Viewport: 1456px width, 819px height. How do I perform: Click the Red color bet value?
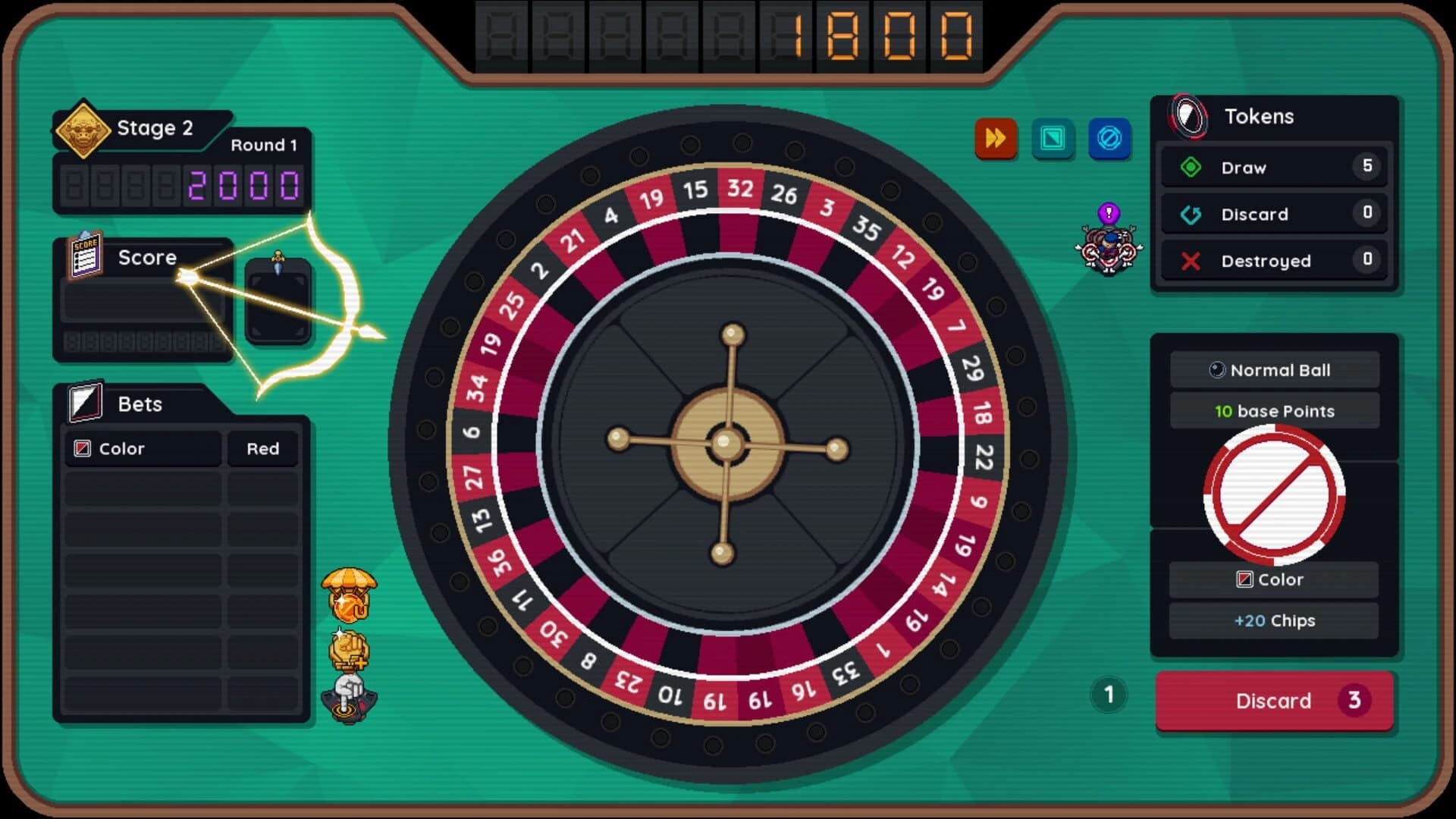(x=262, y=448)
